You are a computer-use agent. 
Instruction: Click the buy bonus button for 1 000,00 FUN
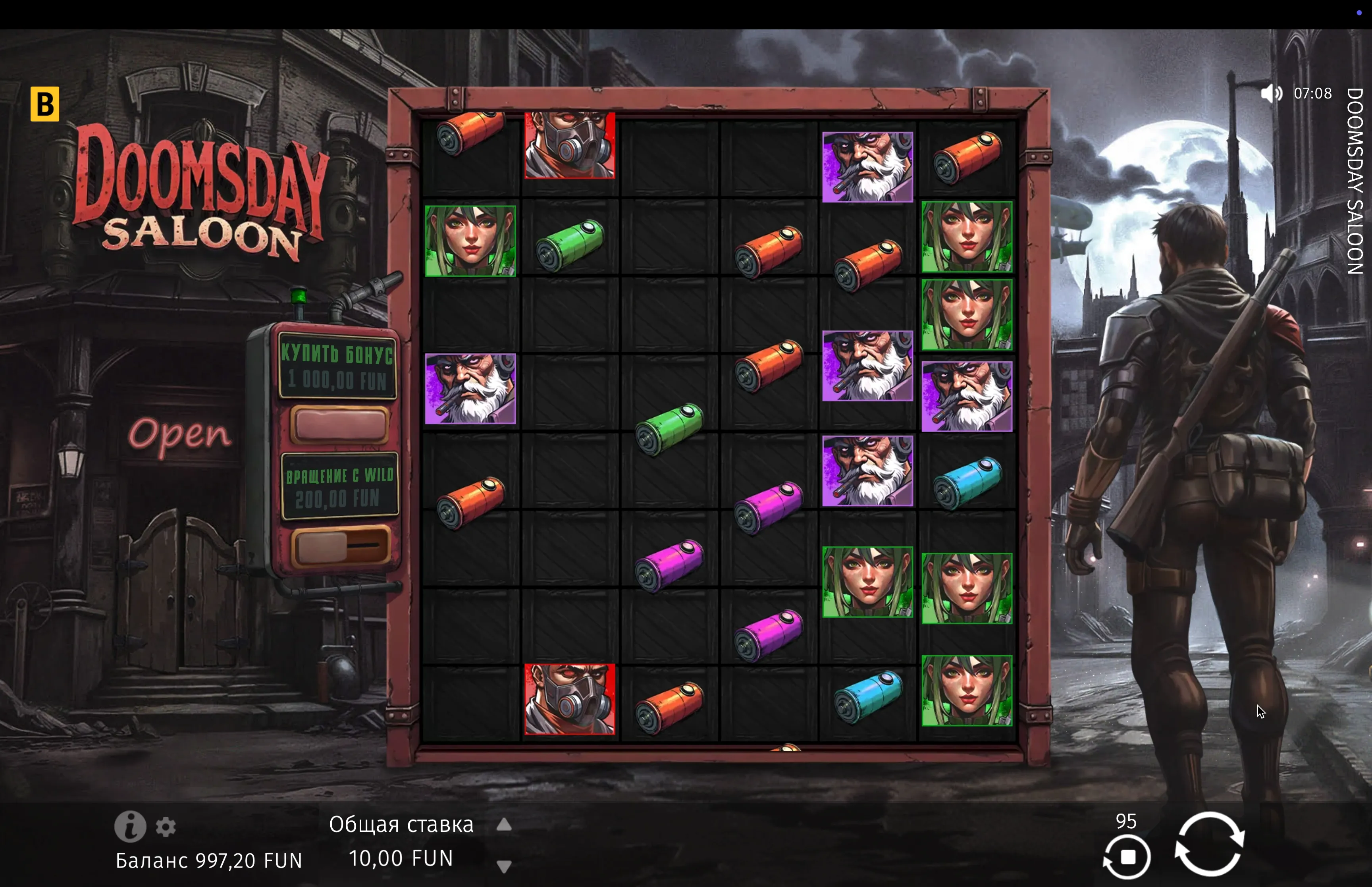(339, 424)
